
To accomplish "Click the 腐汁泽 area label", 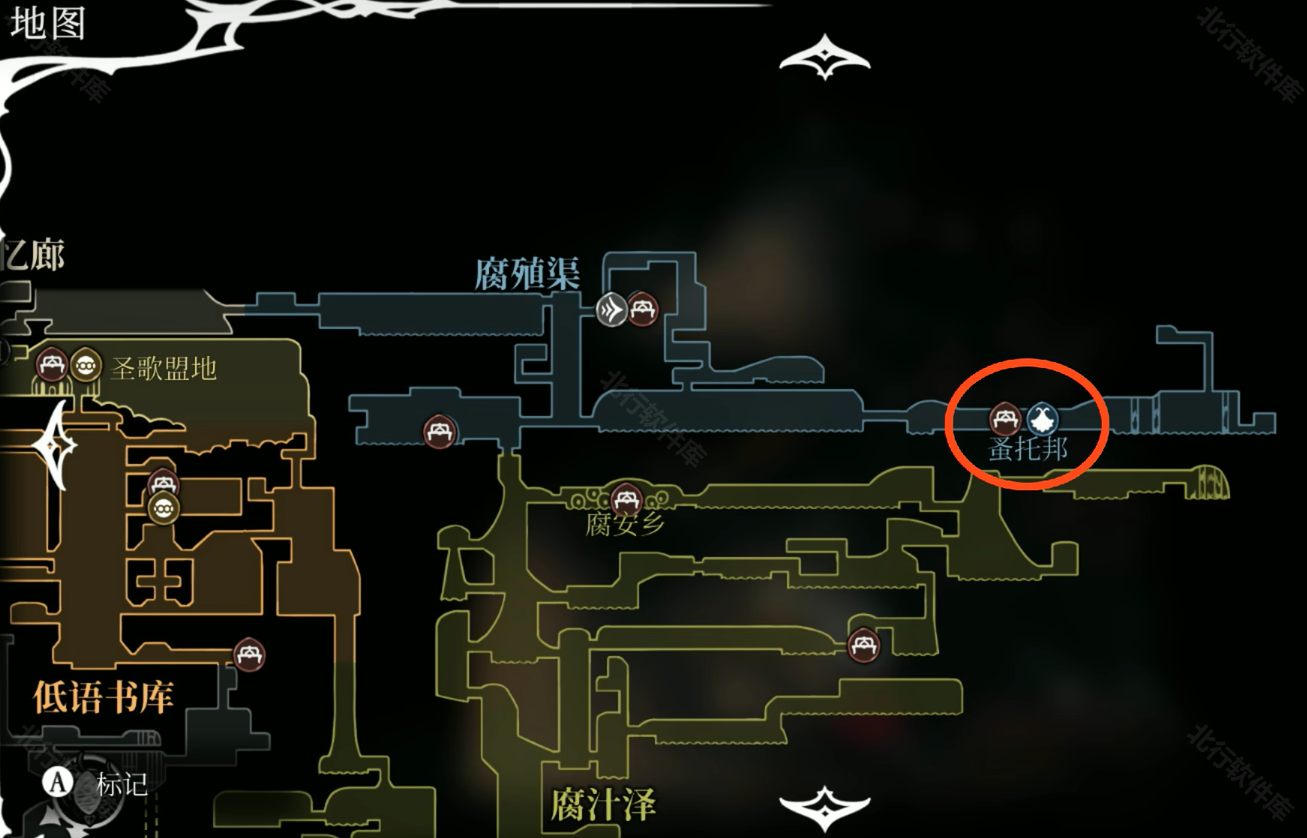I will coord(602,804).
